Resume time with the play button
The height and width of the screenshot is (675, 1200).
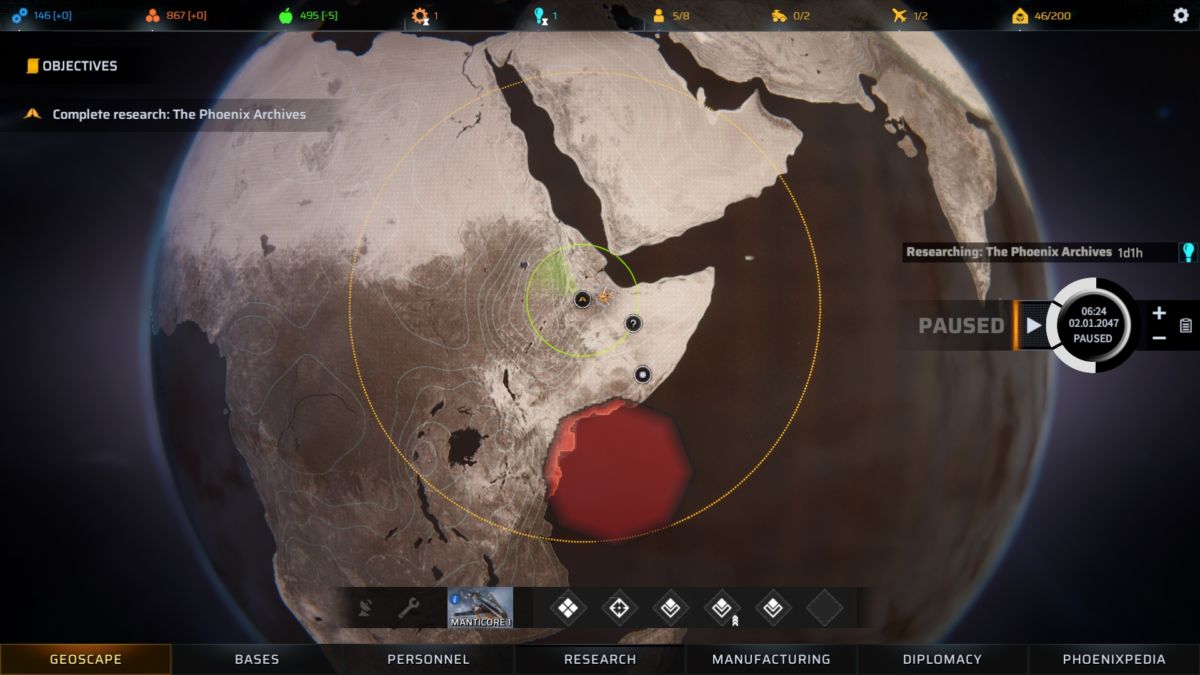coord(1033,325)
